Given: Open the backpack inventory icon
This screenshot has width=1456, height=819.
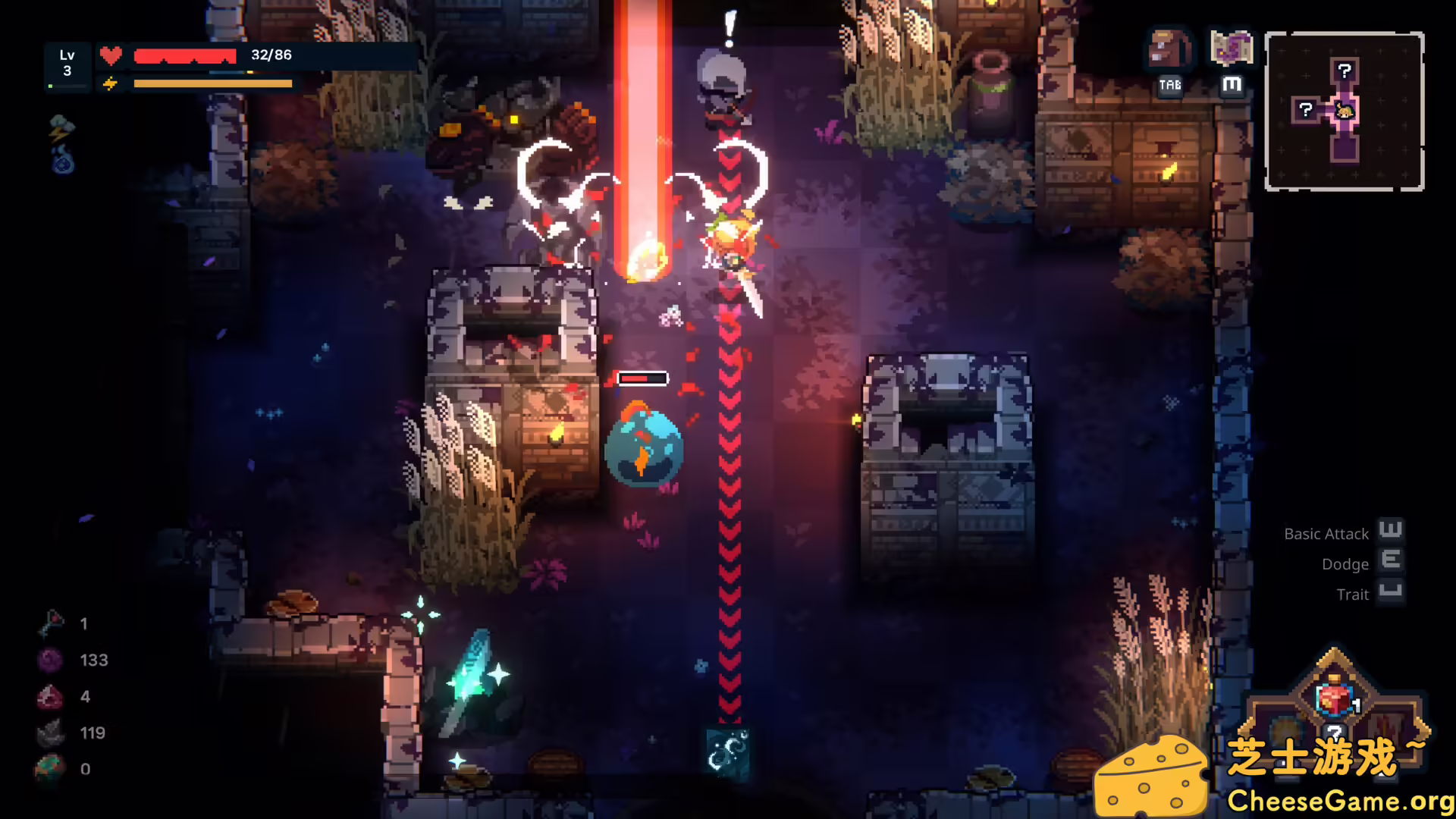Looking at the screenshot, I should pos(1169,50).
